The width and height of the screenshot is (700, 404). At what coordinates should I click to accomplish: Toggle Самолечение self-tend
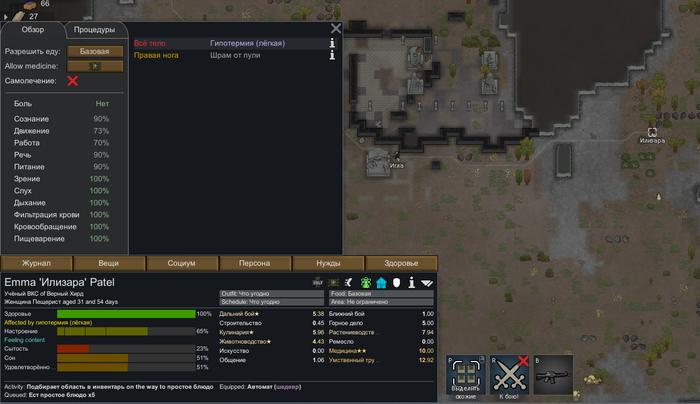[x=72, y=81]
